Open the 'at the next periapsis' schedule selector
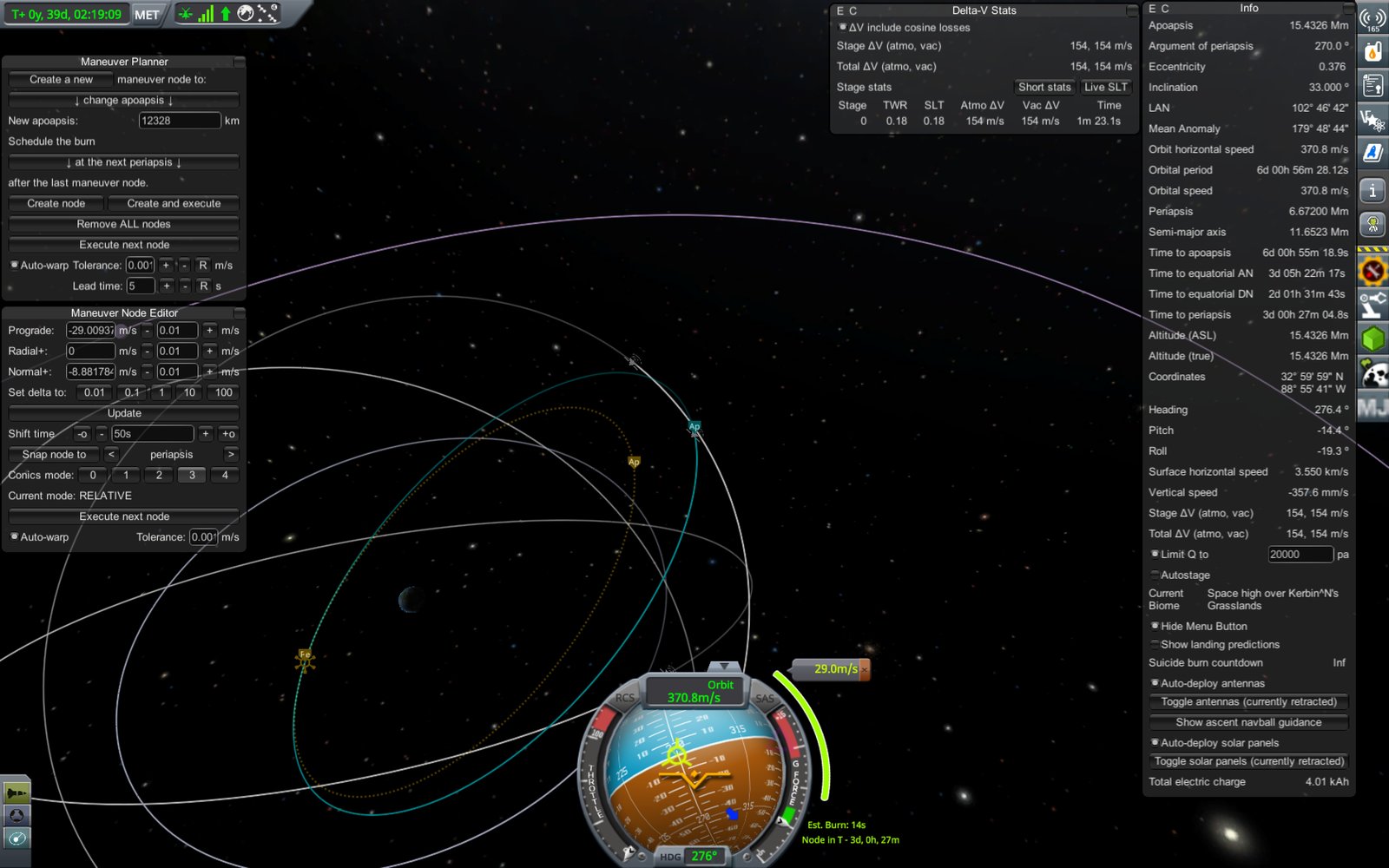This screenshot has width=1389, height=868. 123,162
